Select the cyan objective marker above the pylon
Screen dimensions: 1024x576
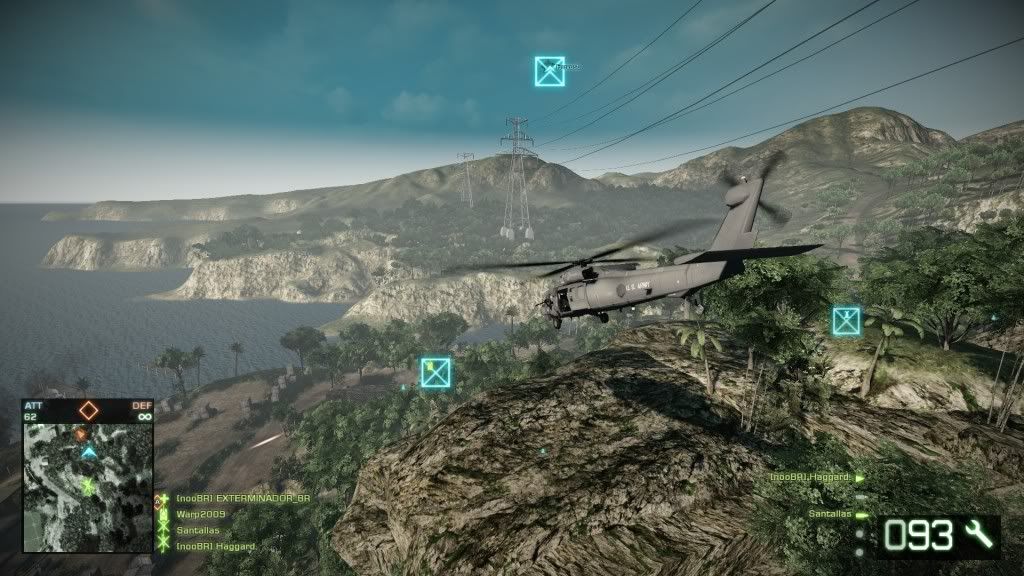(x=549, y=72)
